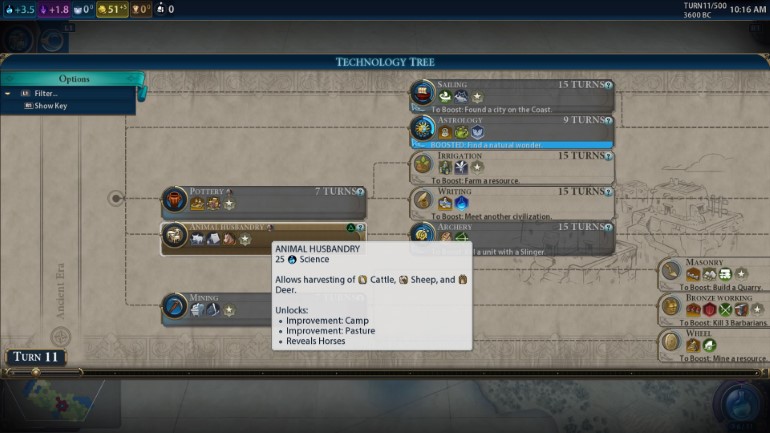The image size is (770, 433).
Task: Select the Wheel technology
Action: pyautogui.click(x=714, y=344)
